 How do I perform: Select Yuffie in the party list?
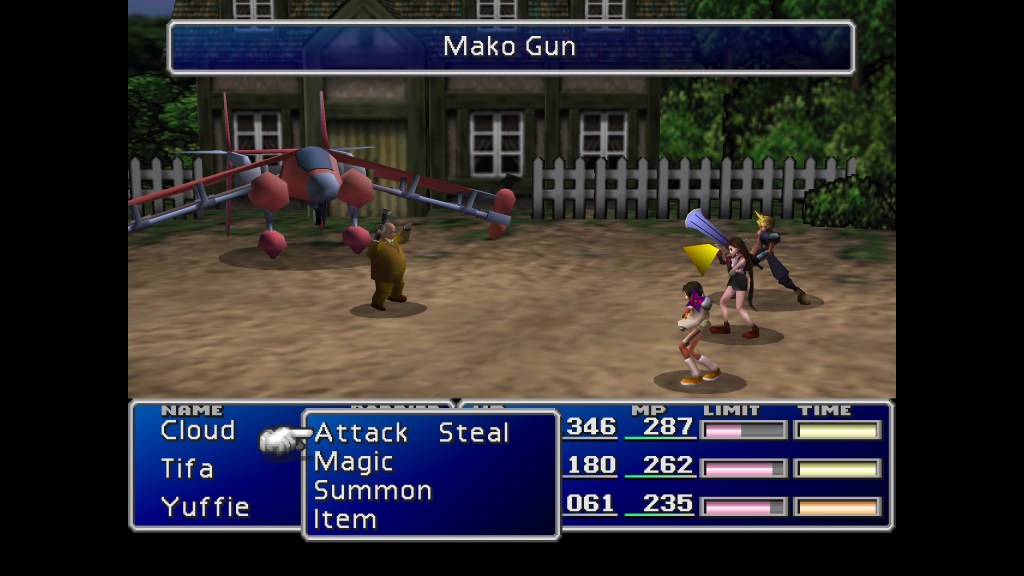[205, 507]
